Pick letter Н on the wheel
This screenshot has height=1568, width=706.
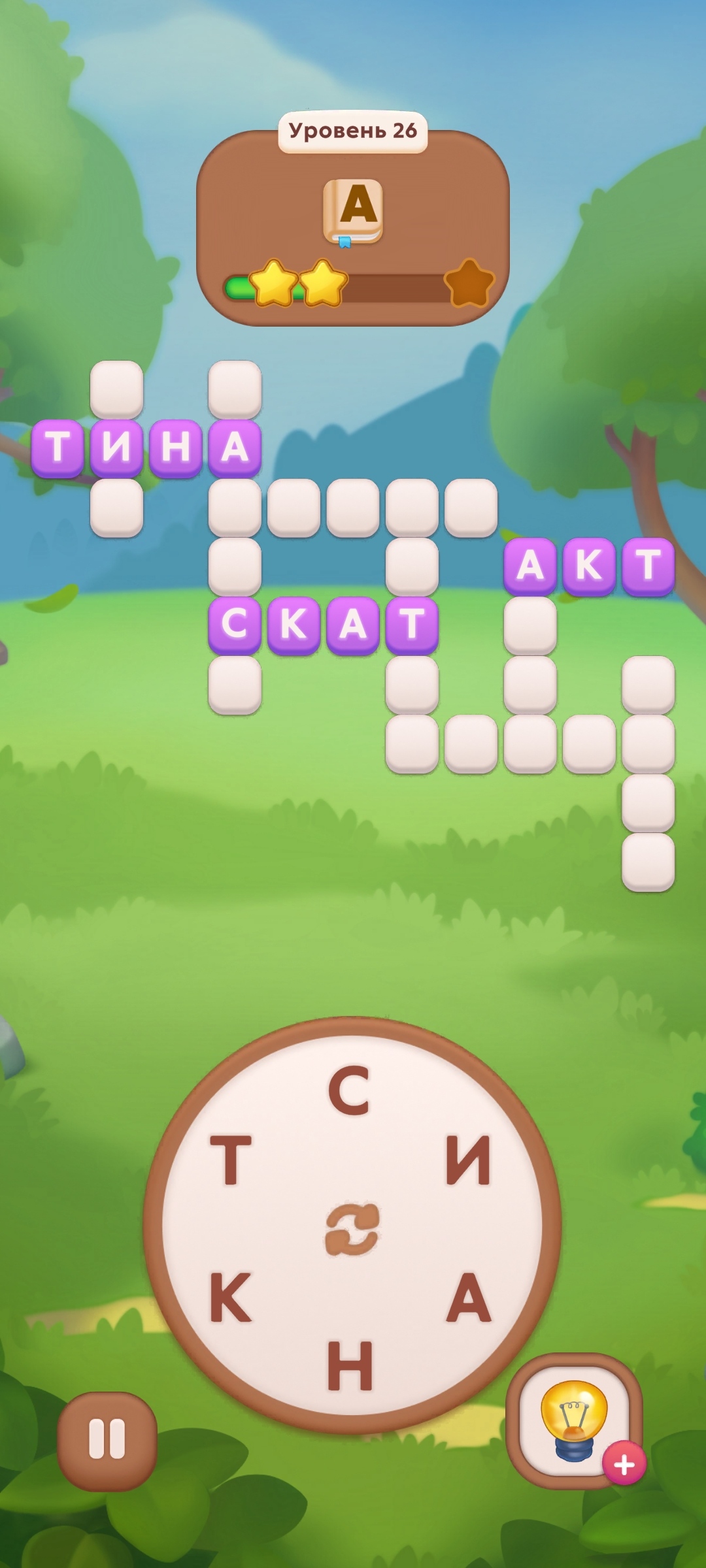point(350,1365)
